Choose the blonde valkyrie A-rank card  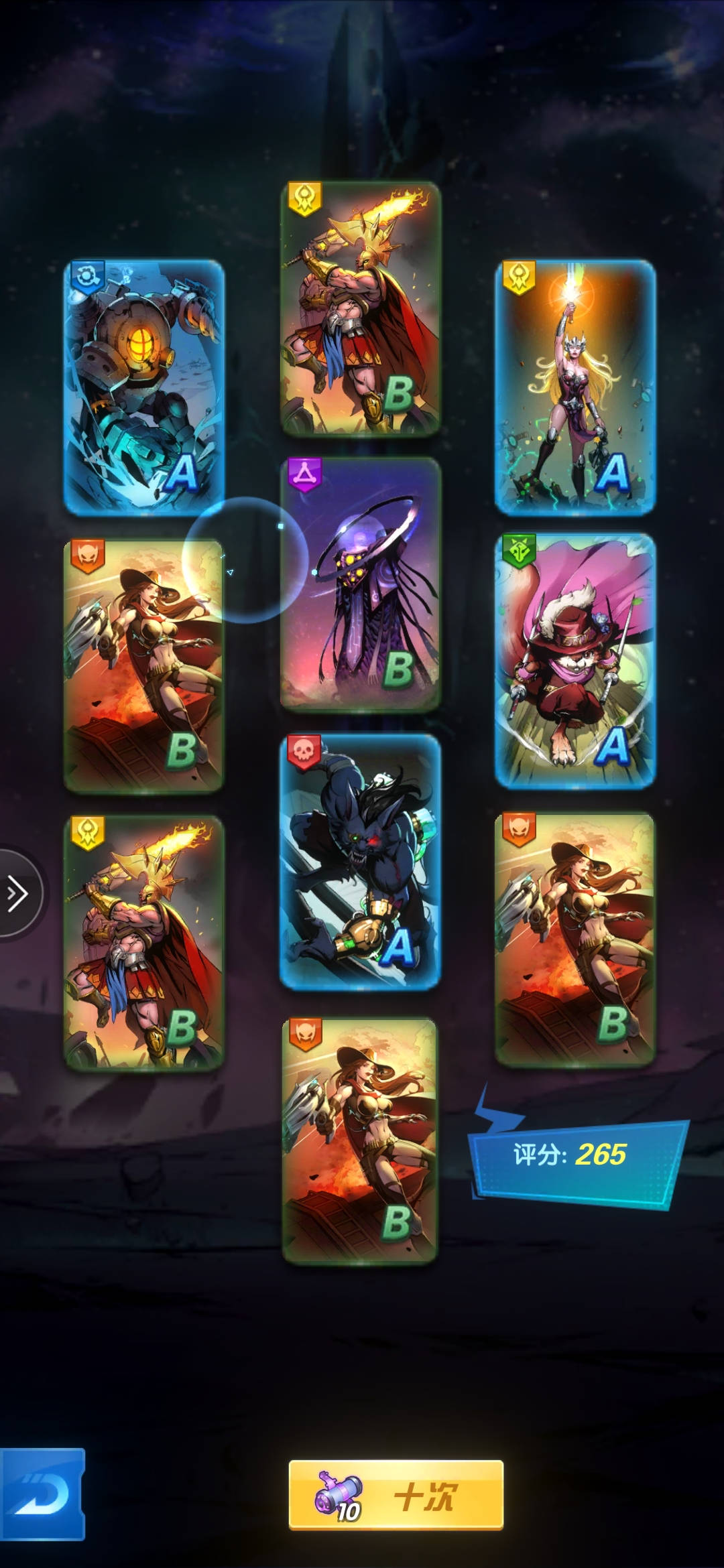click(575, 387)
